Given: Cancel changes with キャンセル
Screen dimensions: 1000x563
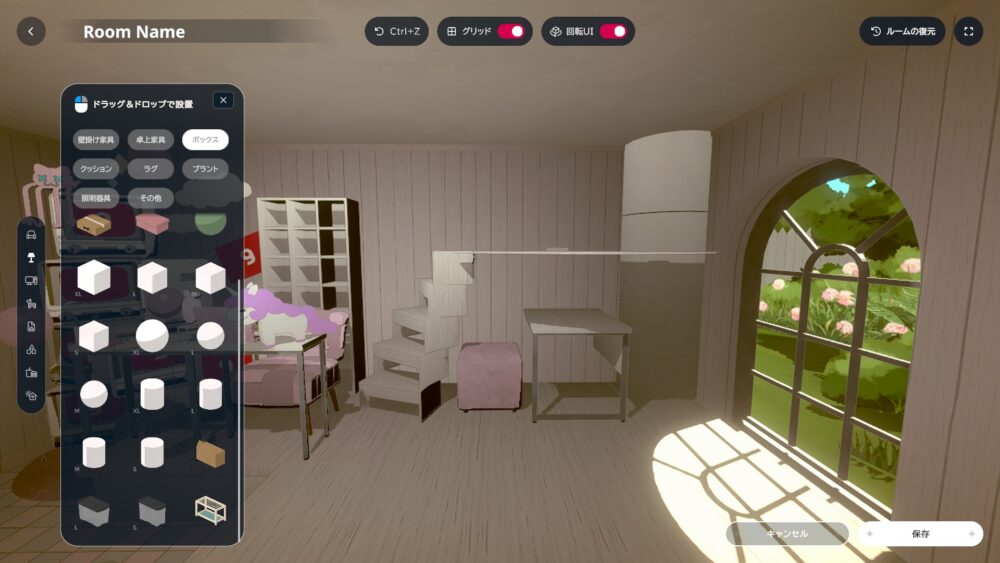Looking at the screenshot, I should coord(787,534).
